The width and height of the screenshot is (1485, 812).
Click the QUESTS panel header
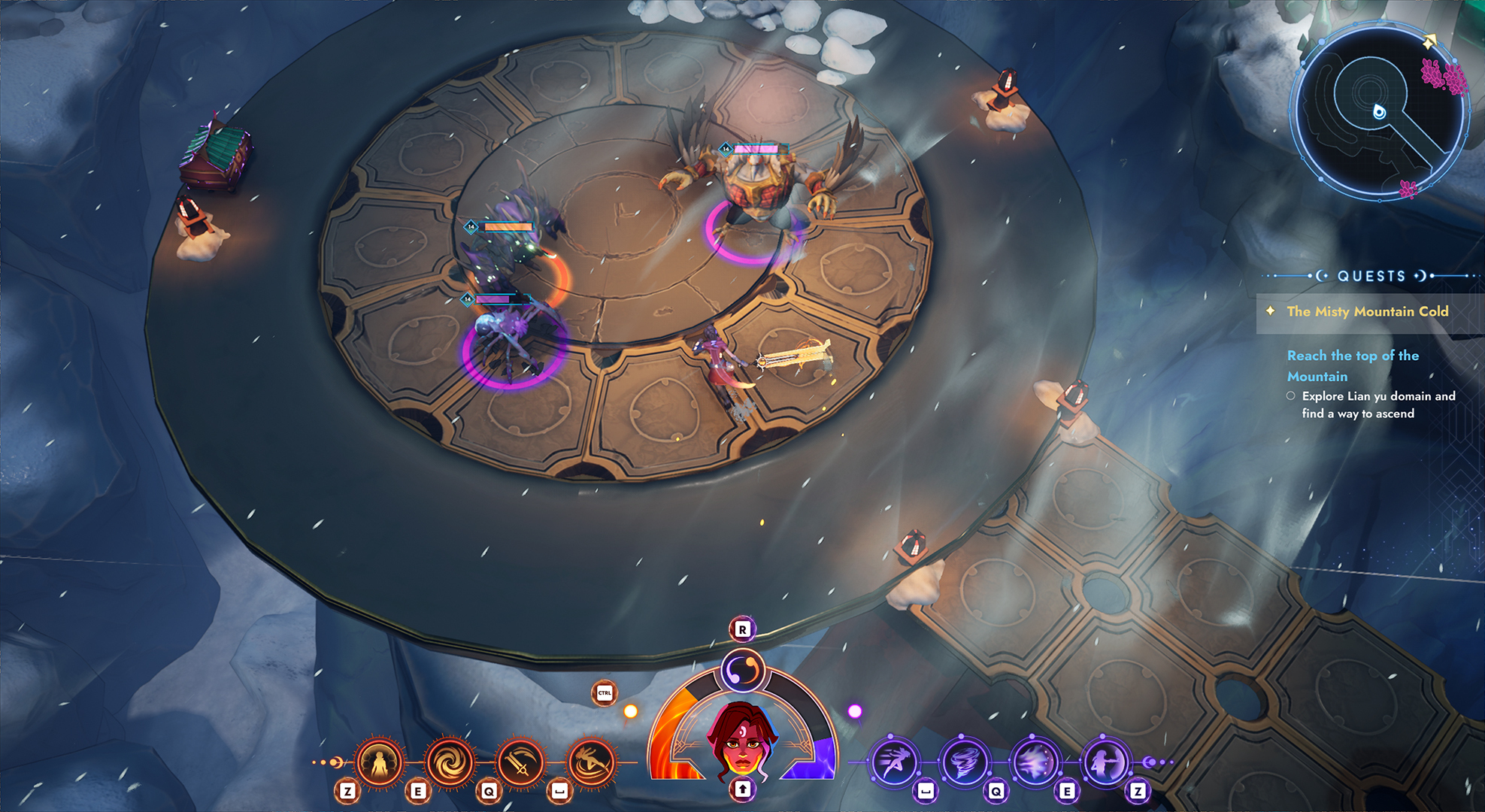click(x=1371, y=276)
